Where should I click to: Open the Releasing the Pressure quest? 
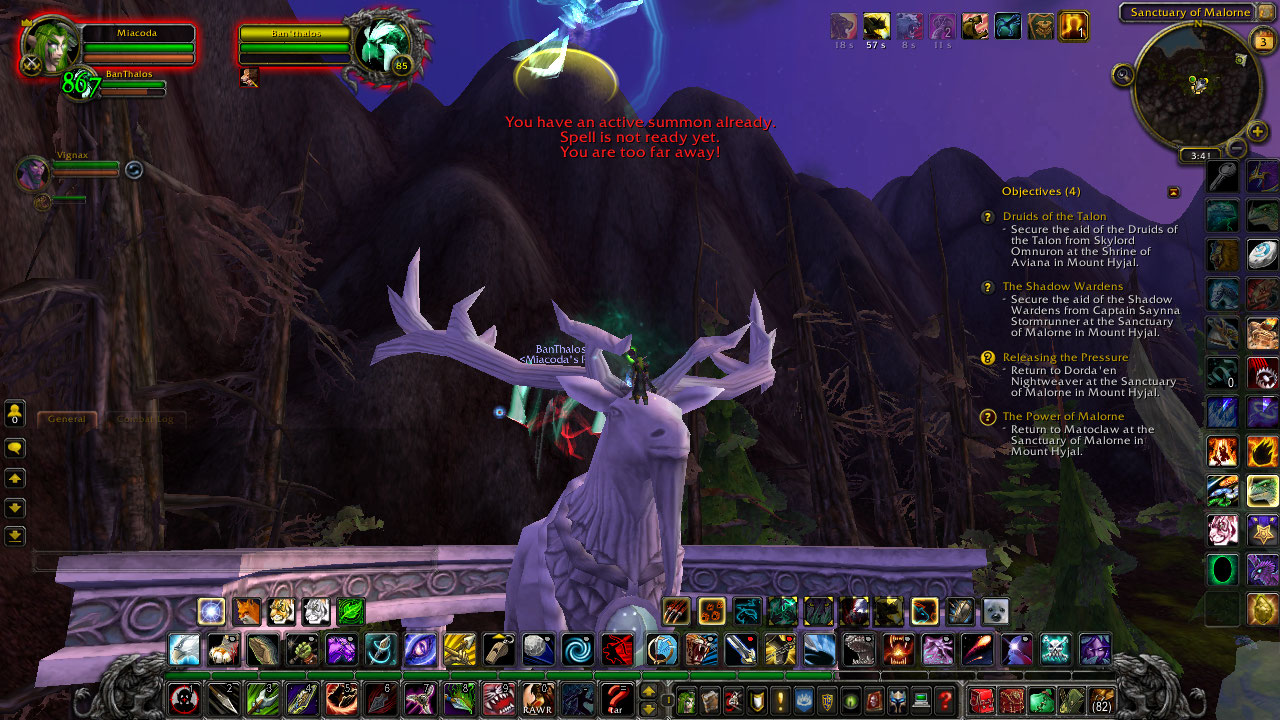coord(1065,357)
